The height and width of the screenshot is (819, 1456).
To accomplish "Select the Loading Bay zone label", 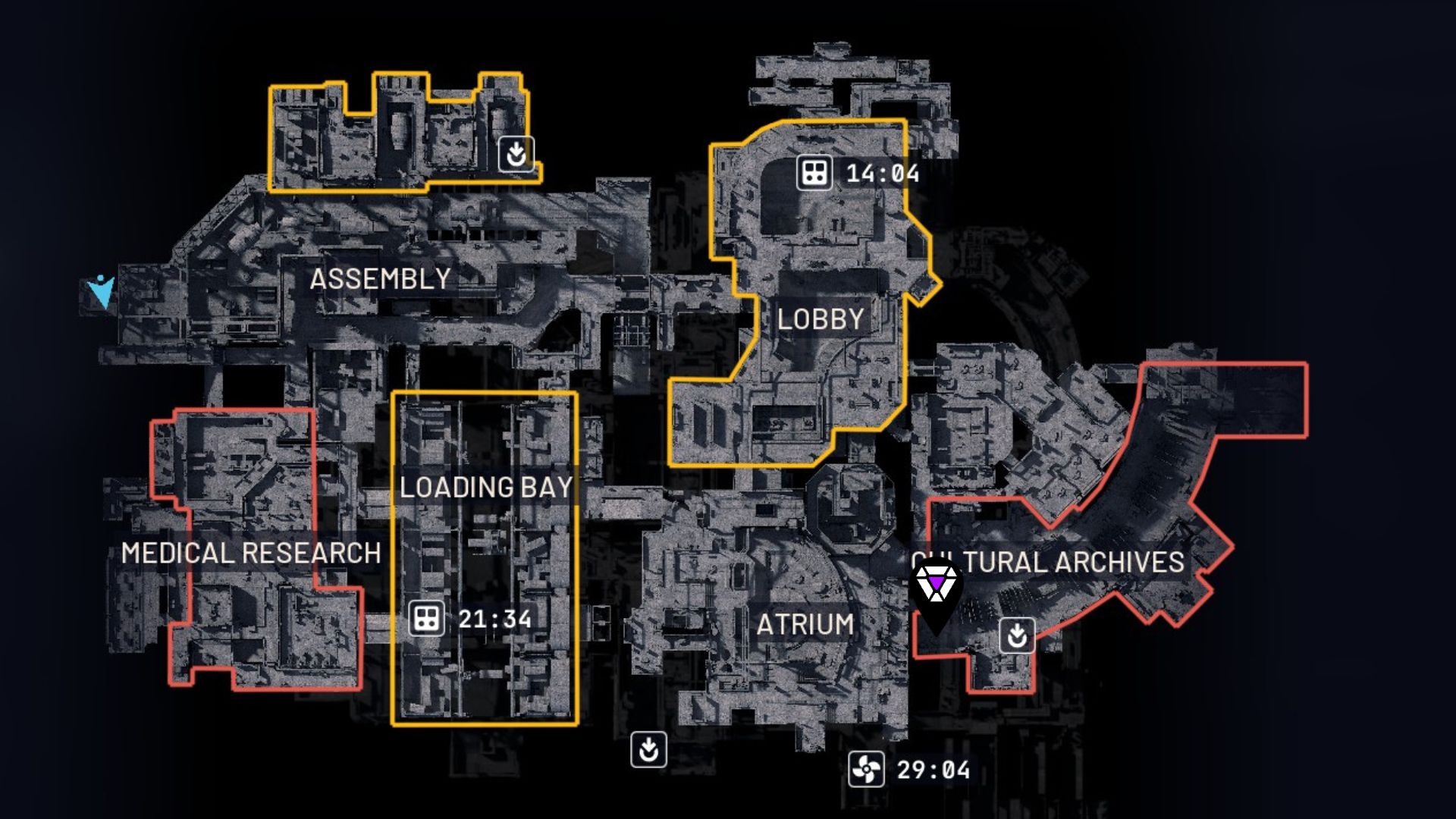I will pos(486,487).
